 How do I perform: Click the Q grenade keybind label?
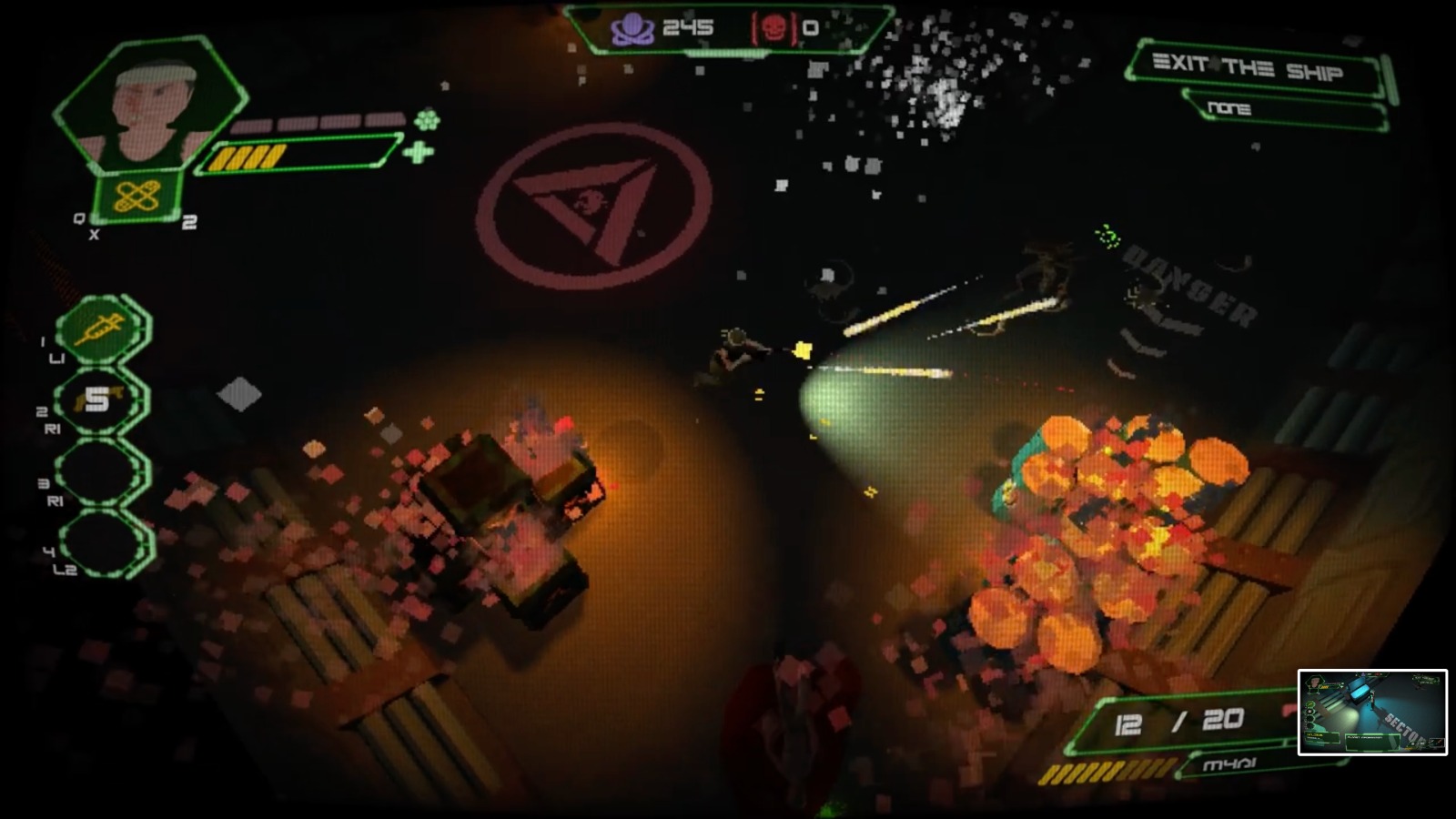click(78, 218)
